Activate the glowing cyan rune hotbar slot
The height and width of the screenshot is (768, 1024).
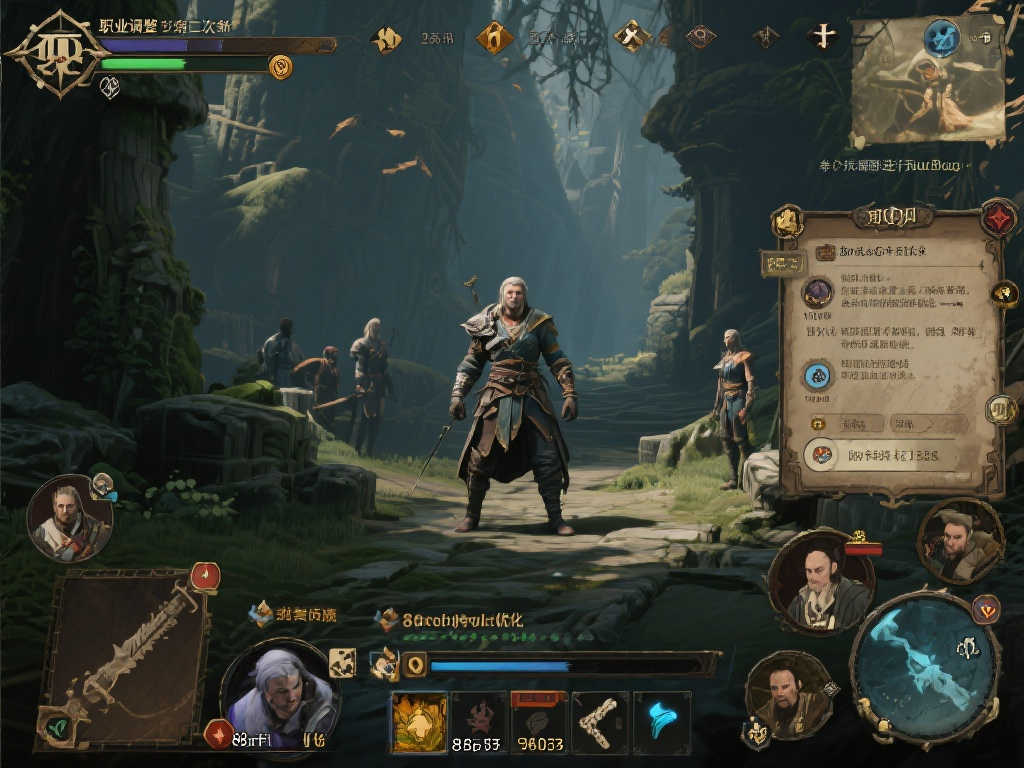661,722
